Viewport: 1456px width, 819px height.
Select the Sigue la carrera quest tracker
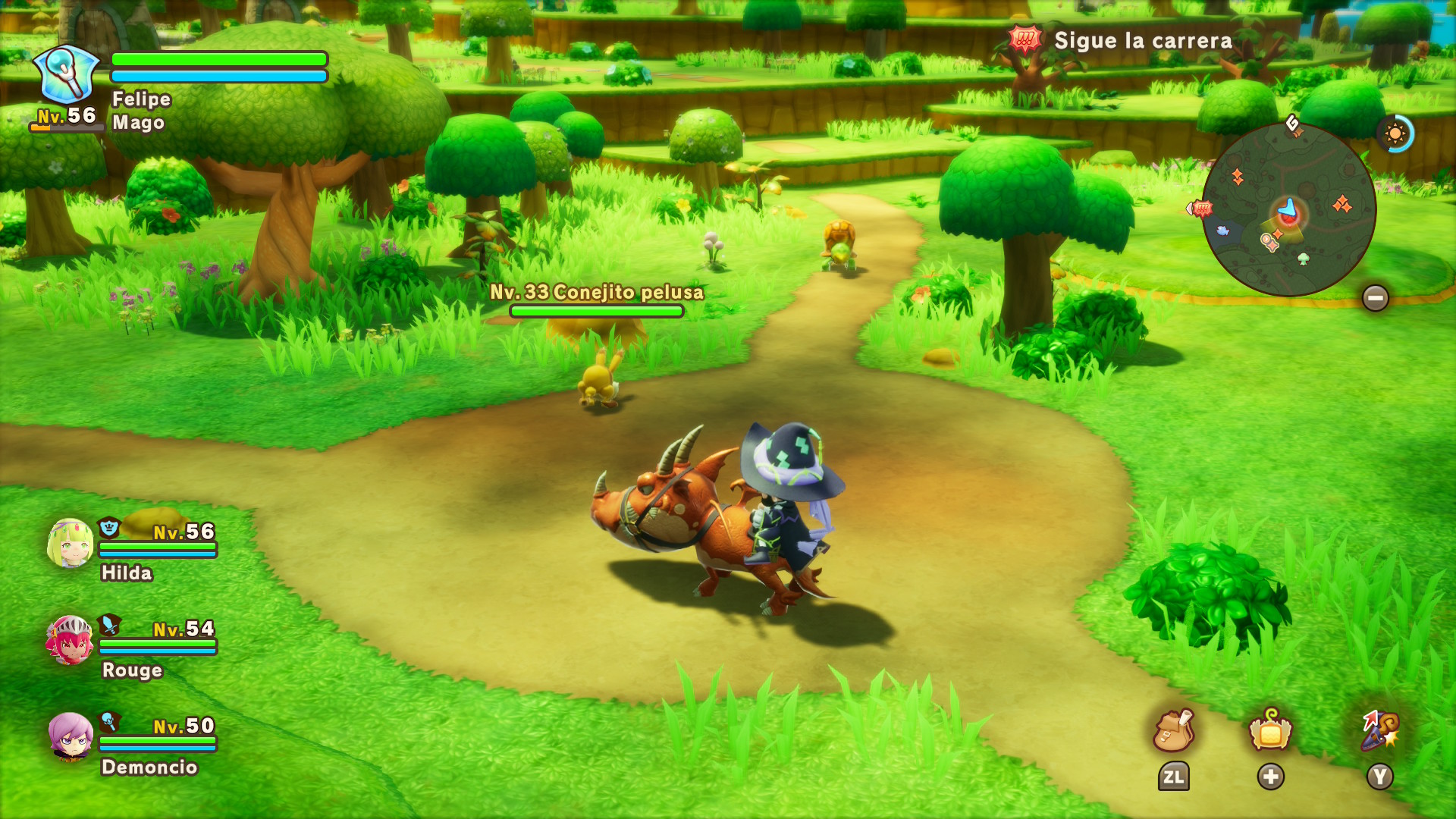click(x=1121, y=40)
